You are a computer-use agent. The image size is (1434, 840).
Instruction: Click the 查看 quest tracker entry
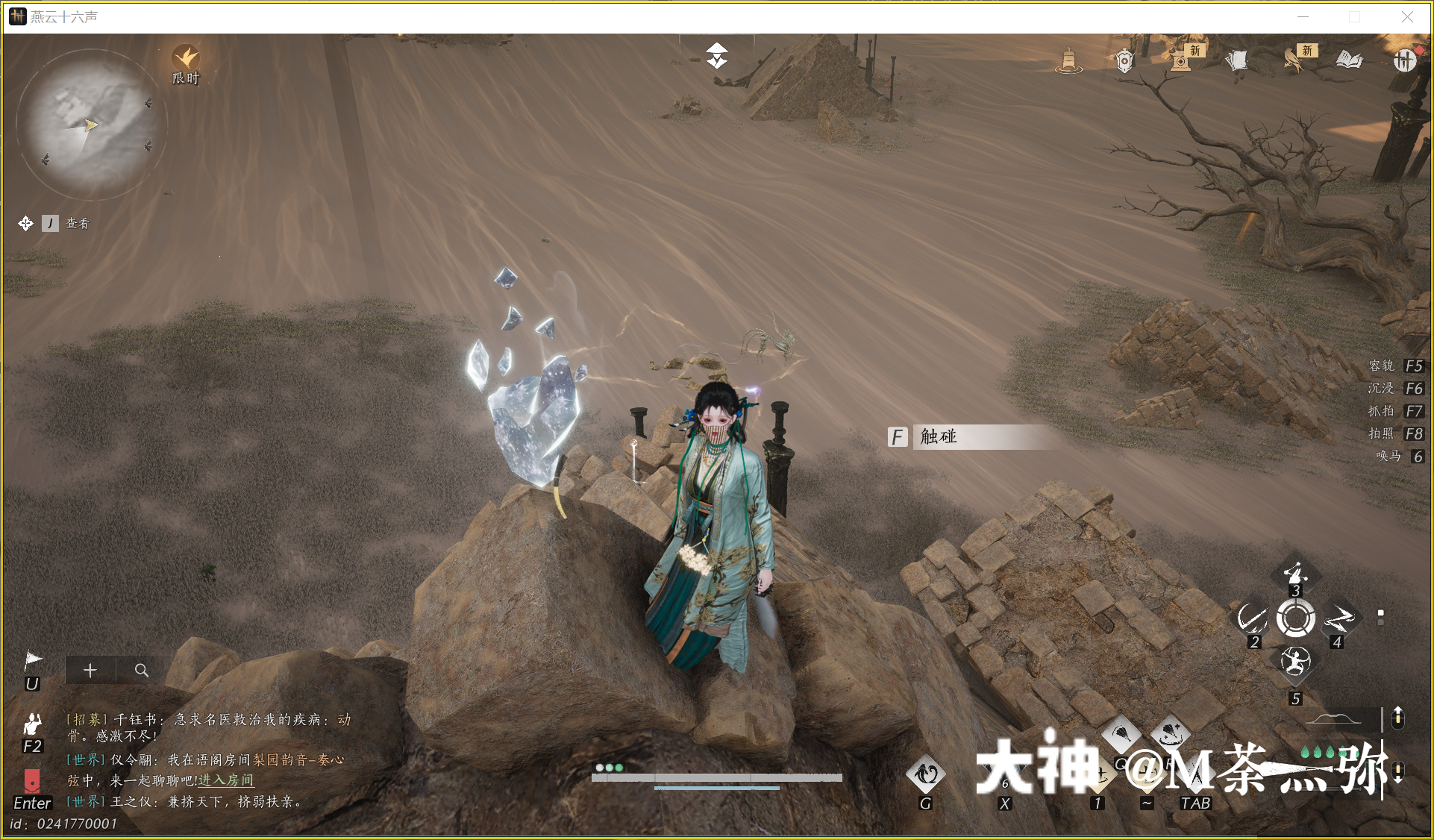77,223
